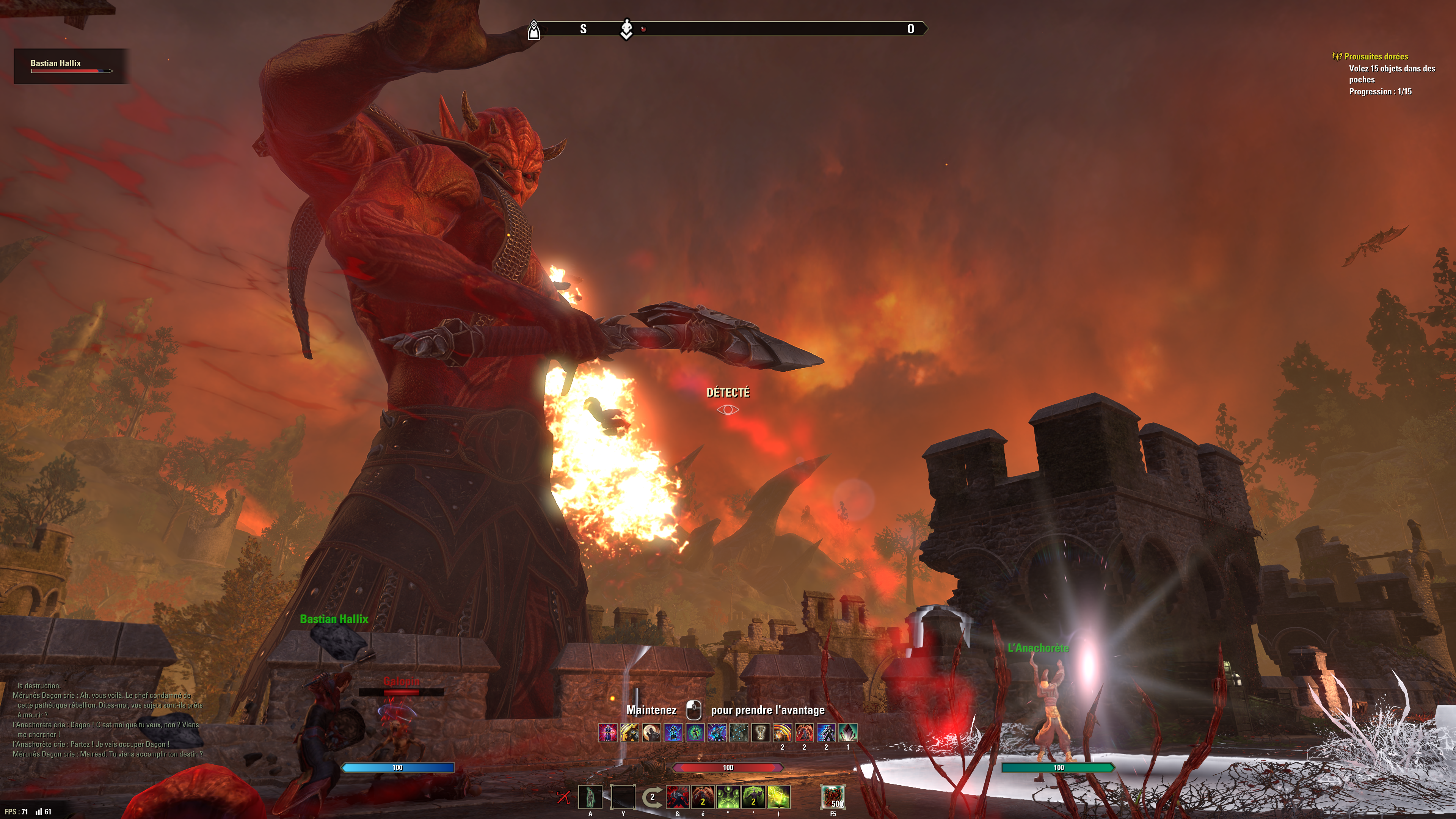Use the green-glowing figure quickslot item
Image resolution: width=1456 pixels, height=819 pixels.
click(x=590, y=797)
